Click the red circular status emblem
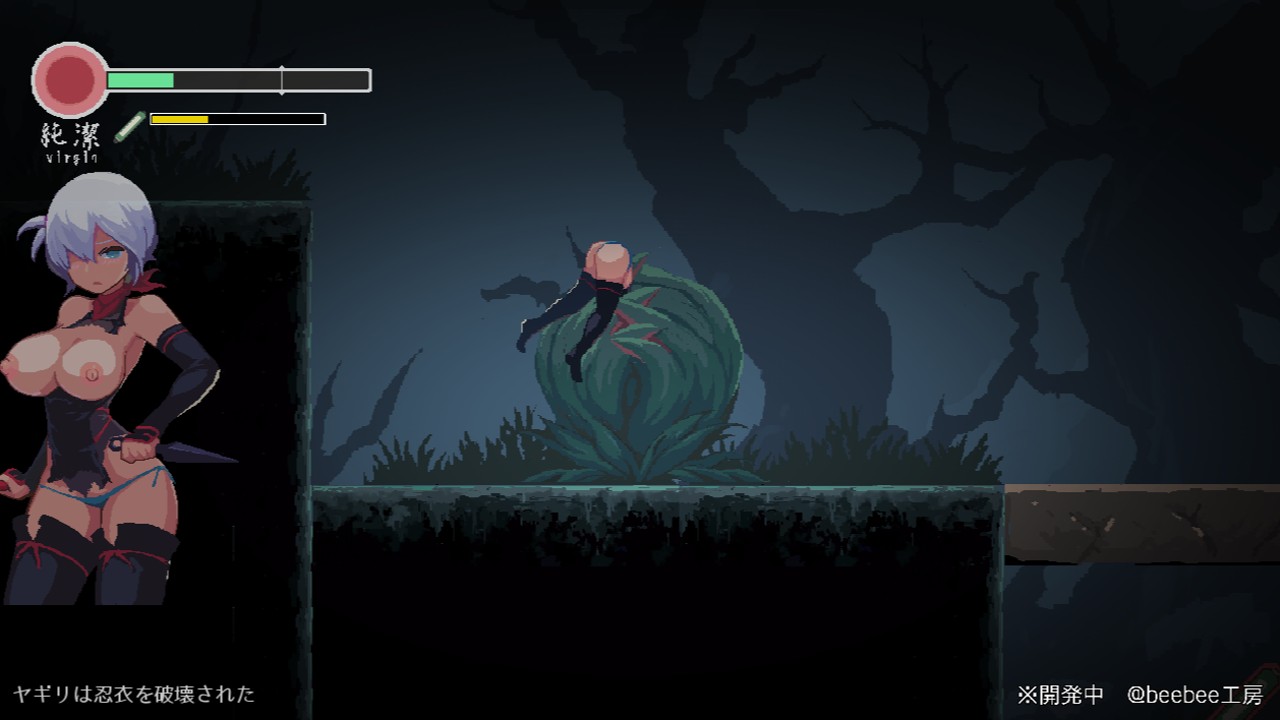The image size is (1280, 720). [70, 79]
